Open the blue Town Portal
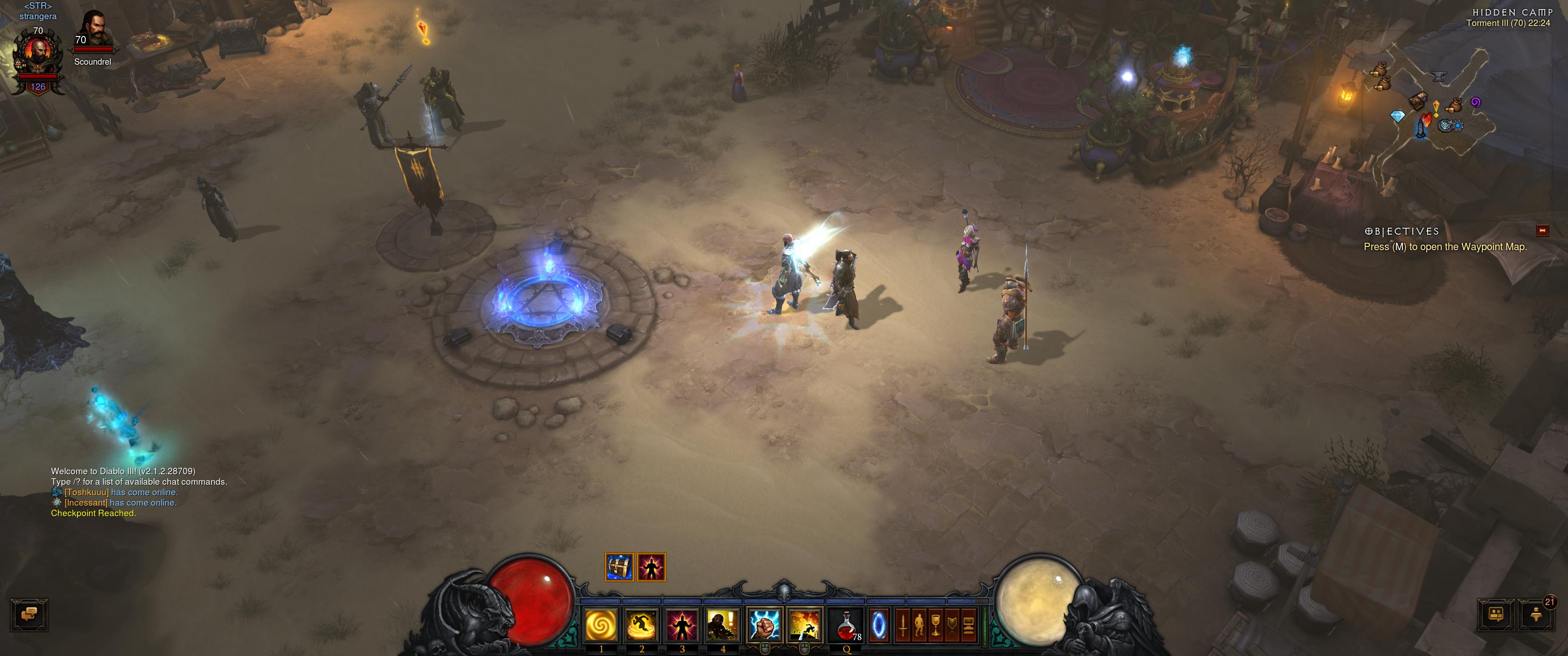 (879, 625)
